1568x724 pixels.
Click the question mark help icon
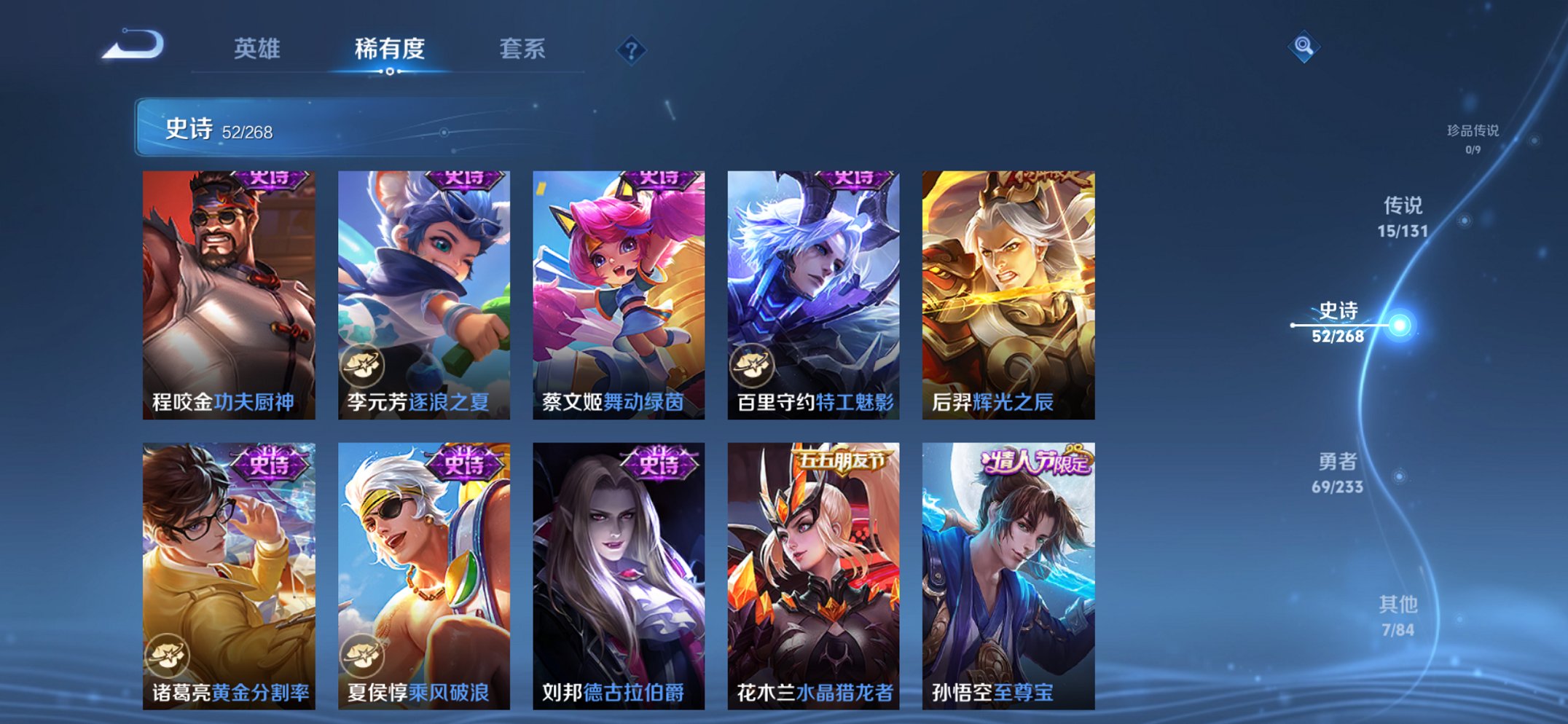tap(632, 51)
